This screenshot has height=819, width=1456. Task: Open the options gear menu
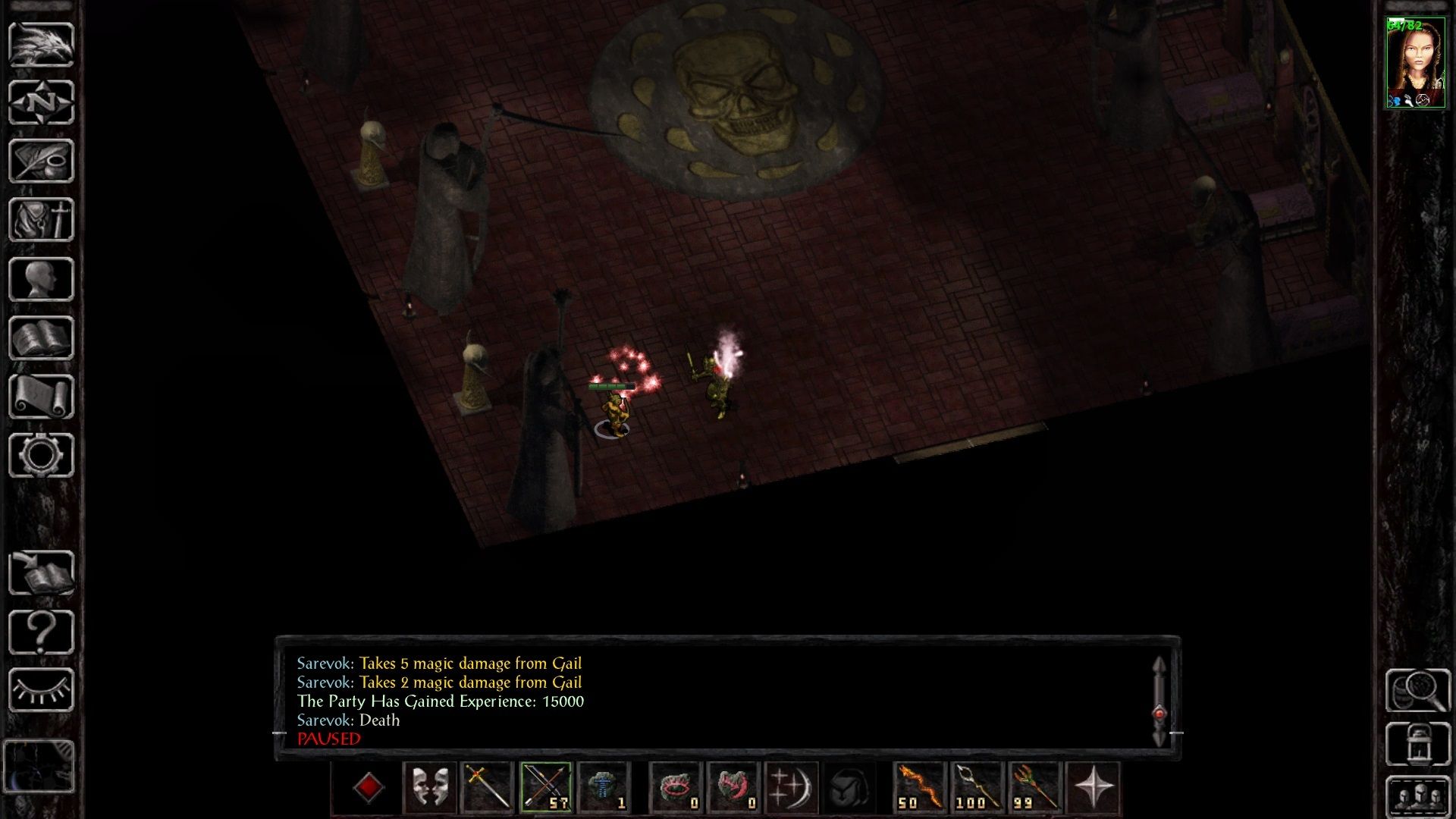[x=41, y=455]
